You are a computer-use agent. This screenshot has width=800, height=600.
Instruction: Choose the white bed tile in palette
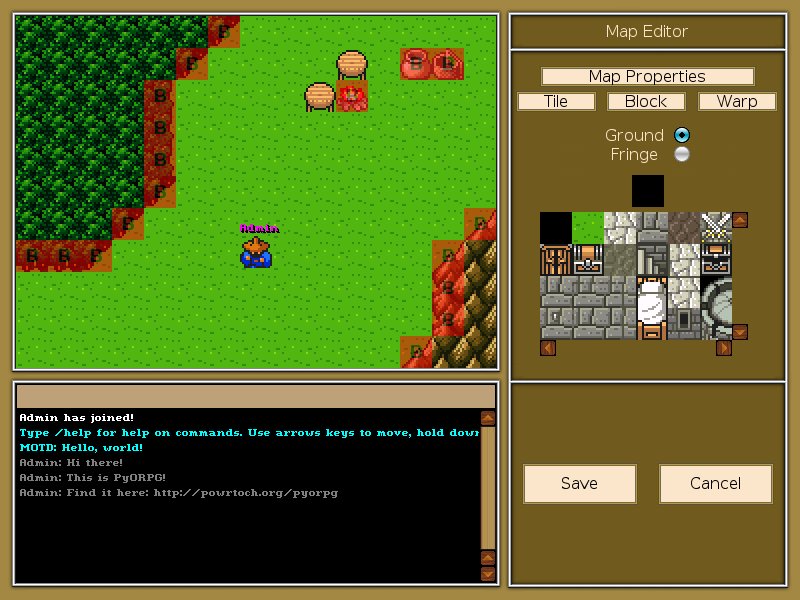pyautogui.click(x=651, y=305)
